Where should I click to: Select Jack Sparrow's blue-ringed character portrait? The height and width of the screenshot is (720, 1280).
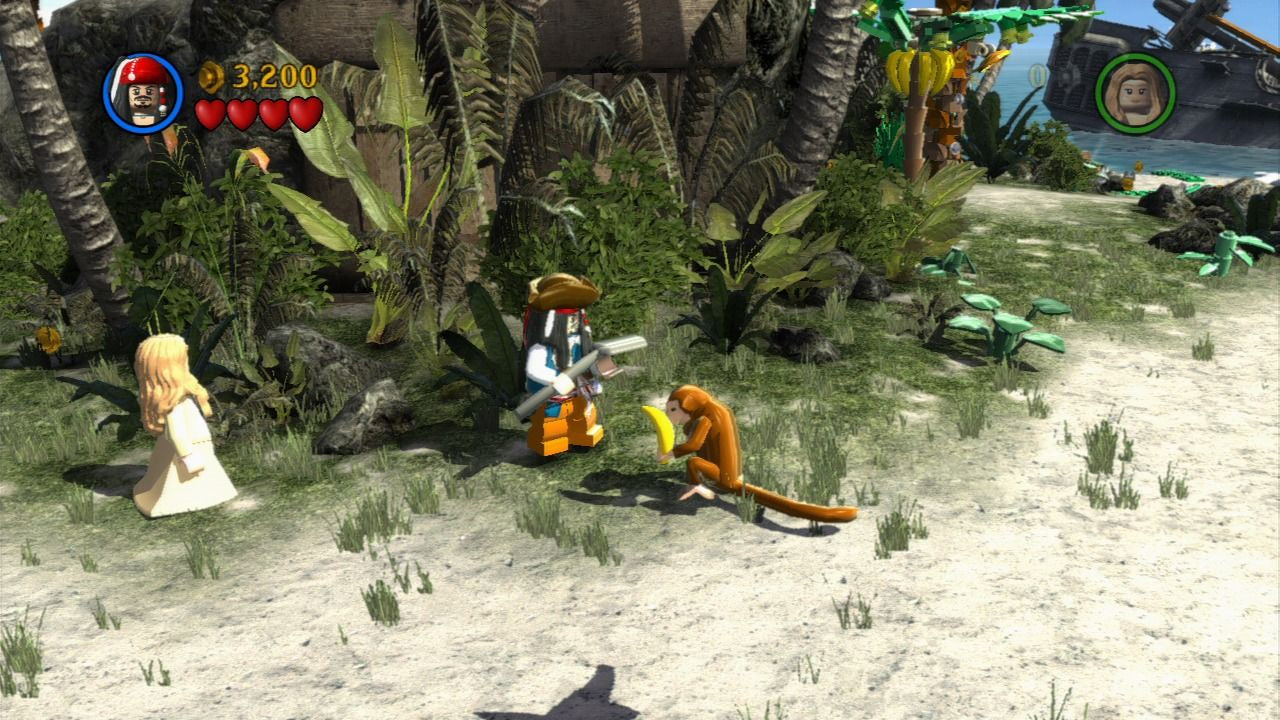pos(143,93)
